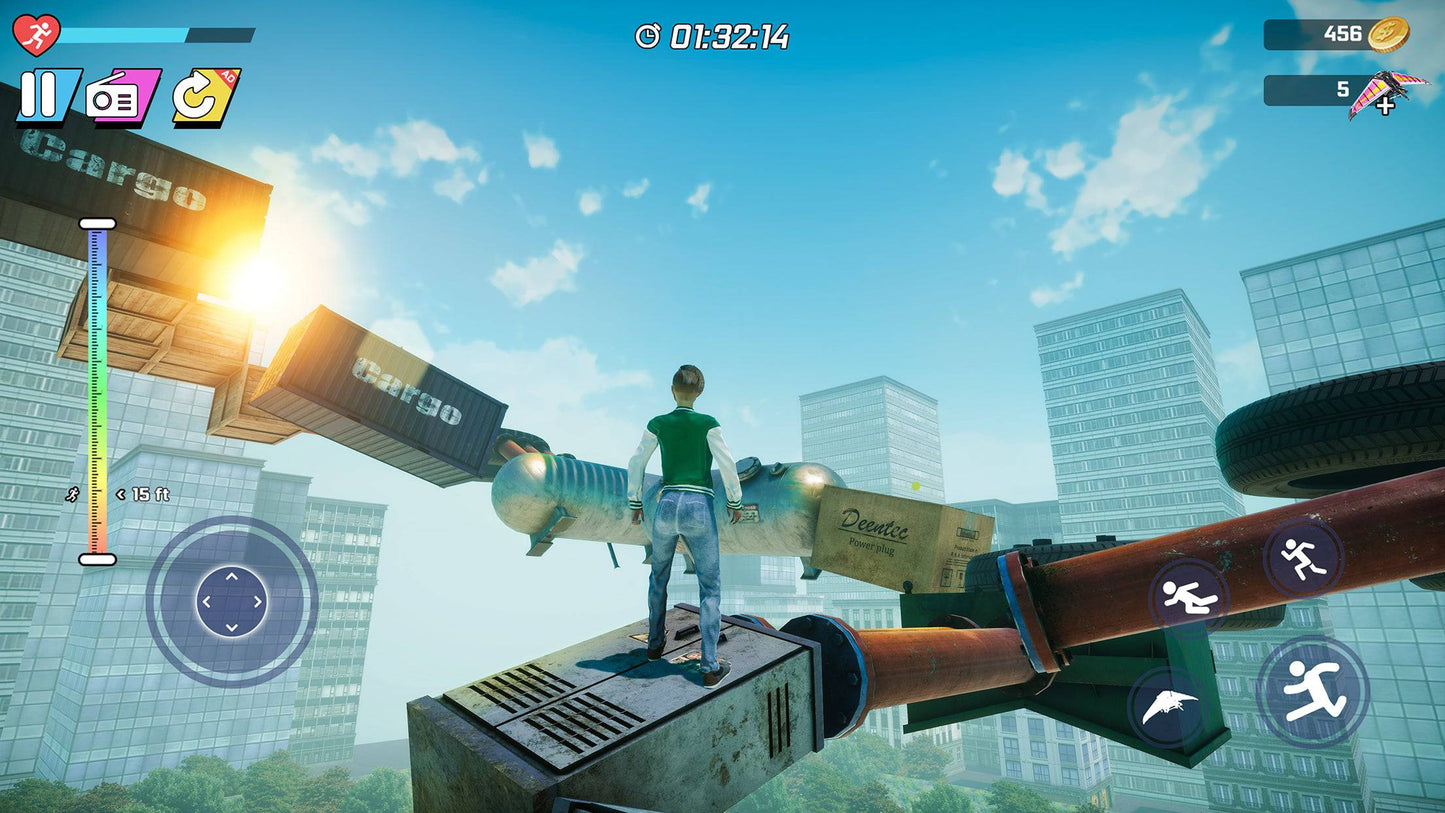Add more gliders with the plus icon
The width and height of the screenshot is (1445, 813).
(1386, 106)
